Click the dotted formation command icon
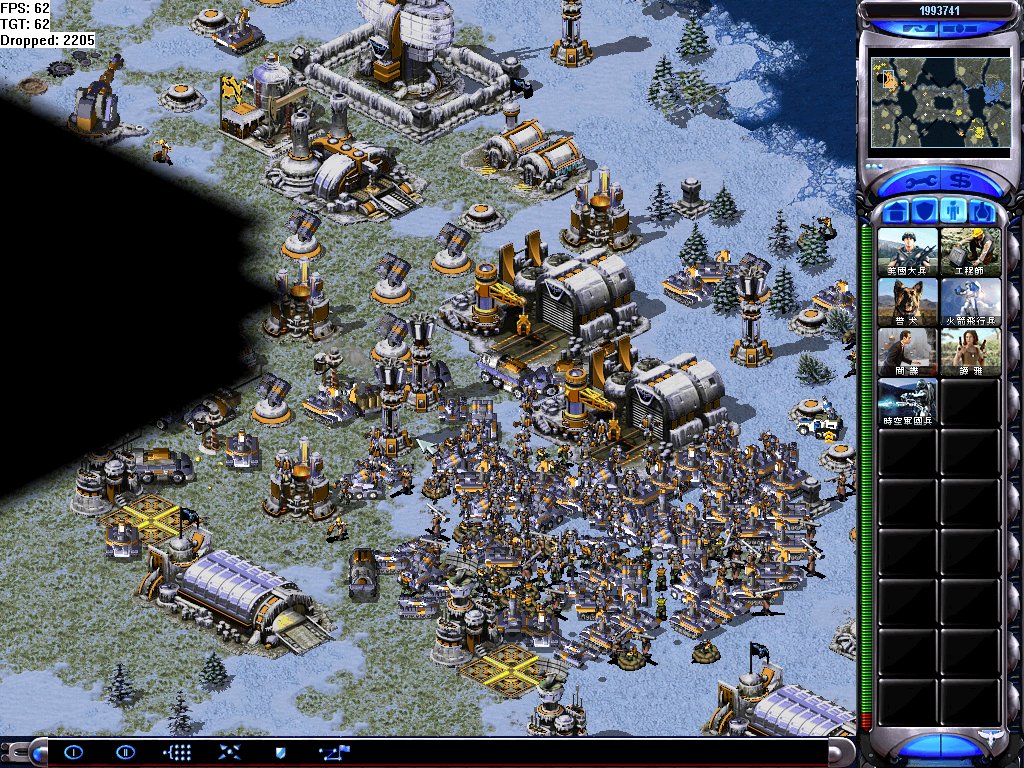1024x768 pixels. 177,752
